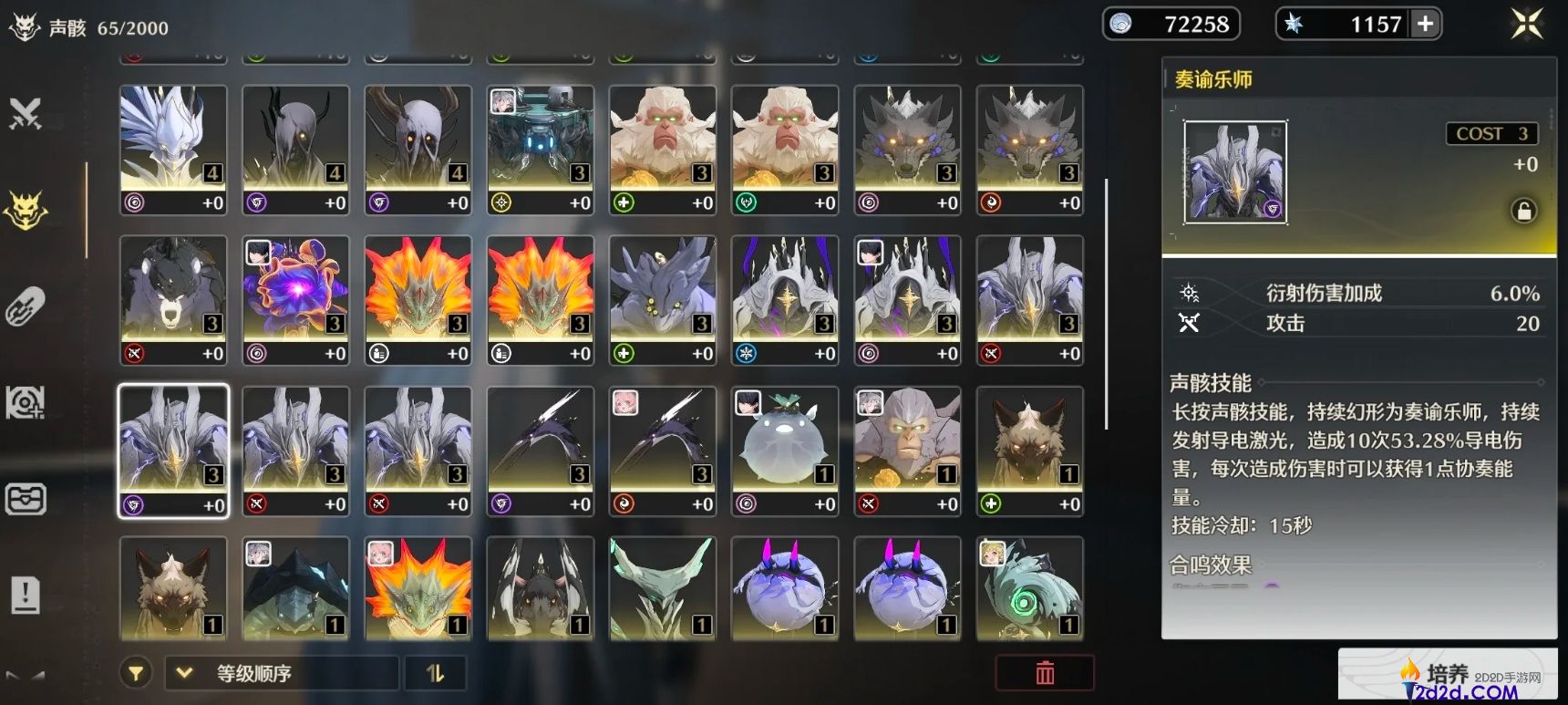1568x705 pixels.
Task: Open the yellow funnel filter button
Action: (x=136, y=674)
